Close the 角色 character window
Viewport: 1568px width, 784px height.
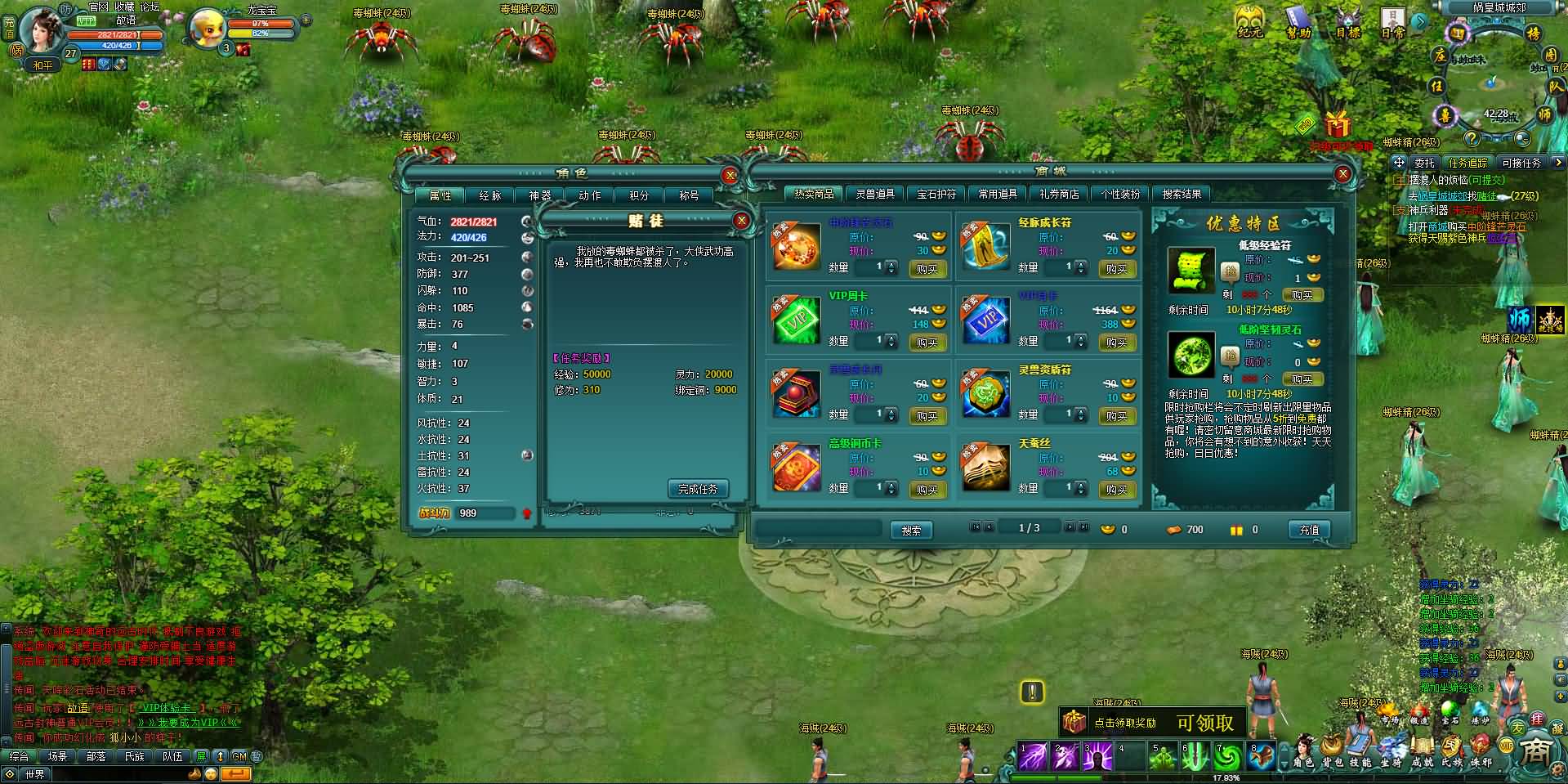(x=730, y=175)
